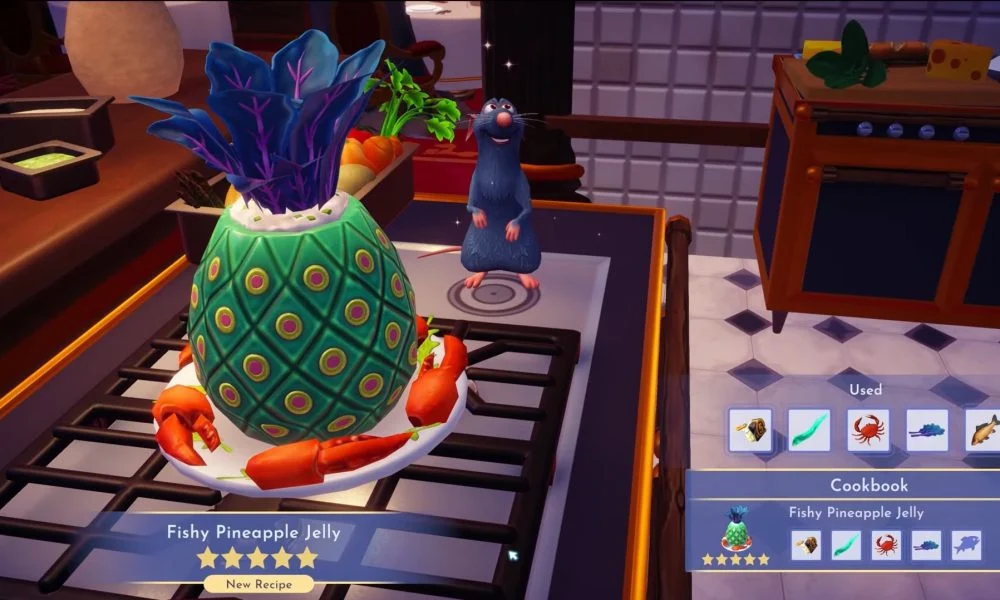
Task: Select the brown fish in Used ingredients
Action: (x=984, y=431)
